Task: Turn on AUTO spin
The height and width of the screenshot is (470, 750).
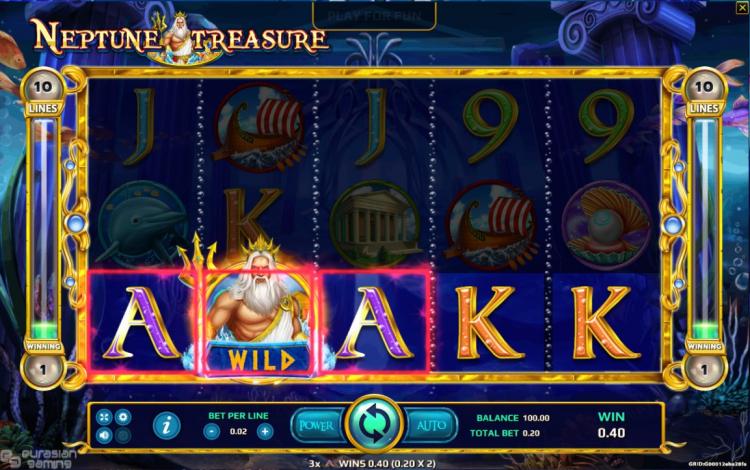Action: [x=431, y=425]
